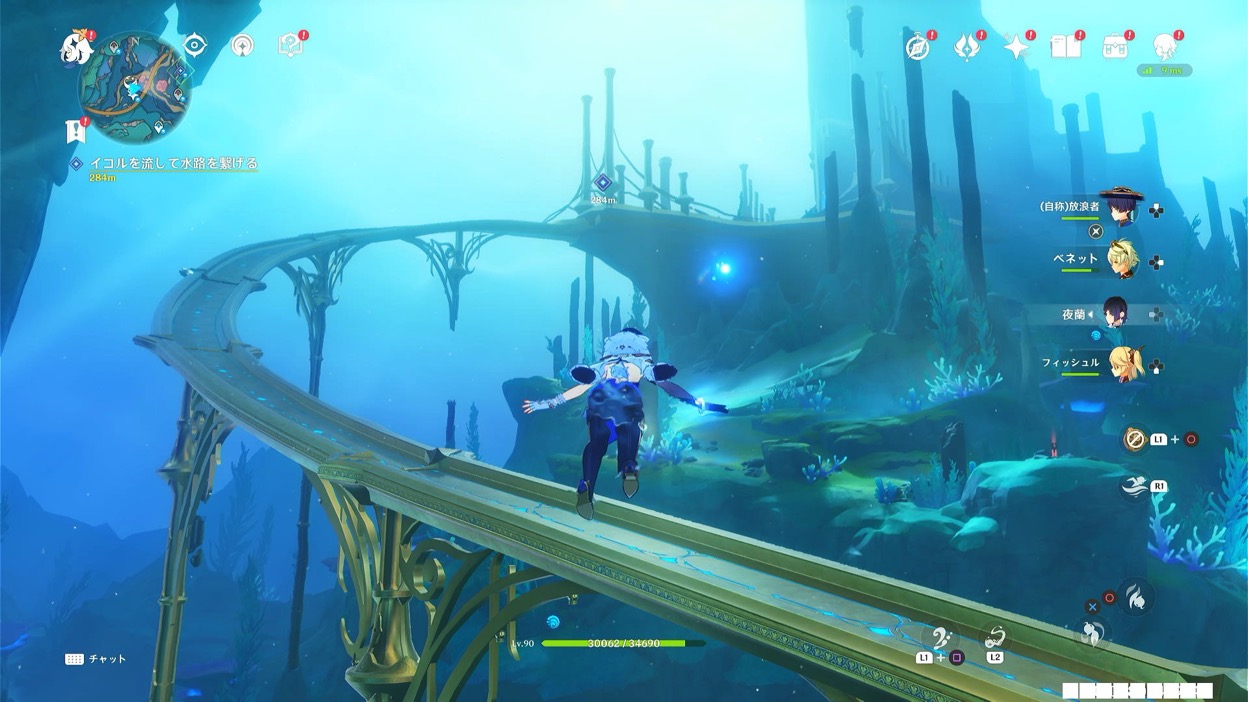Open the チャット chat box
The image size is (1248, 702).
click(x=97, y=659)
